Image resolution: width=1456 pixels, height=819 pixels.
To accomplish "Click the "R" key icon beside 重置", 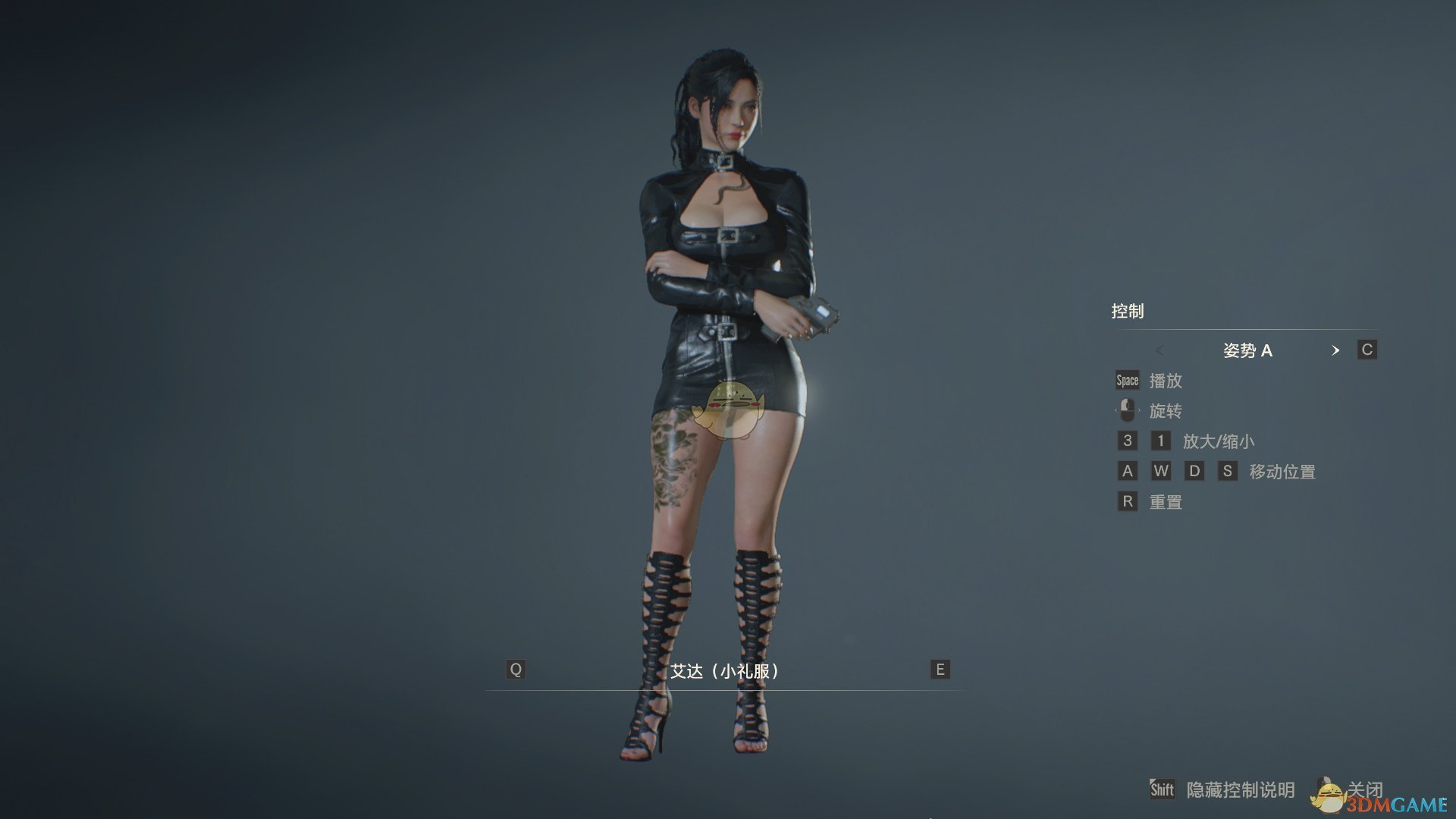I will pos(1127,501).
